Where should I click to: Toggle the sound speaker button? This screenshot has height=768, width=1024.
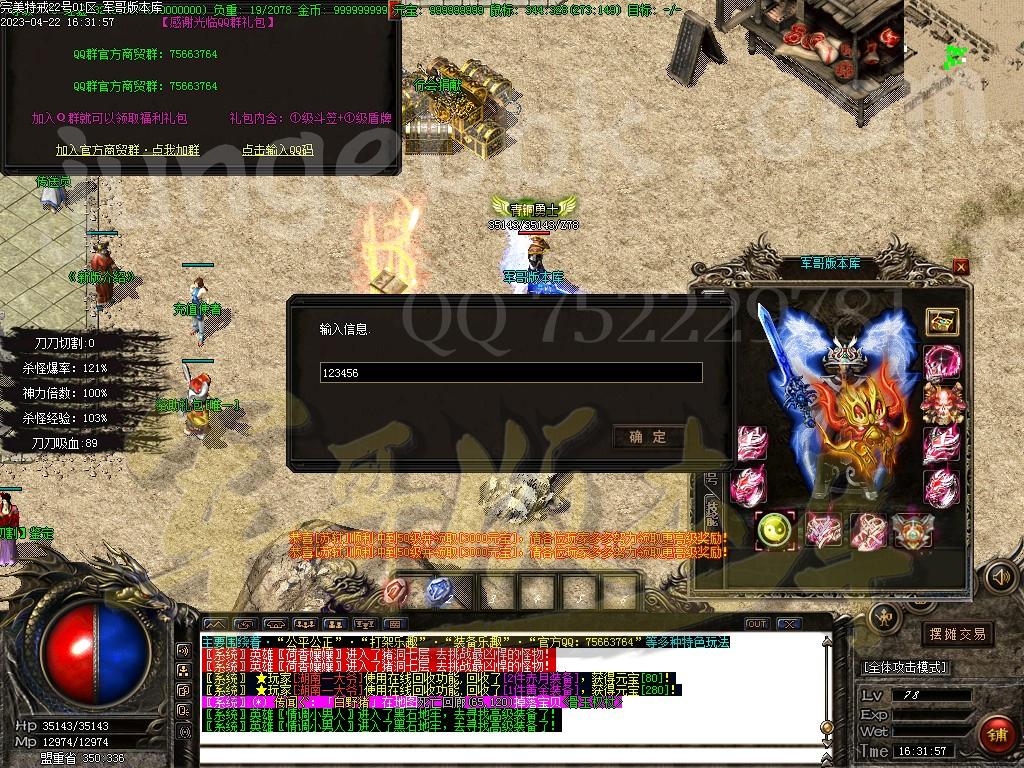pyautogui.click(x=1000, y=577)
